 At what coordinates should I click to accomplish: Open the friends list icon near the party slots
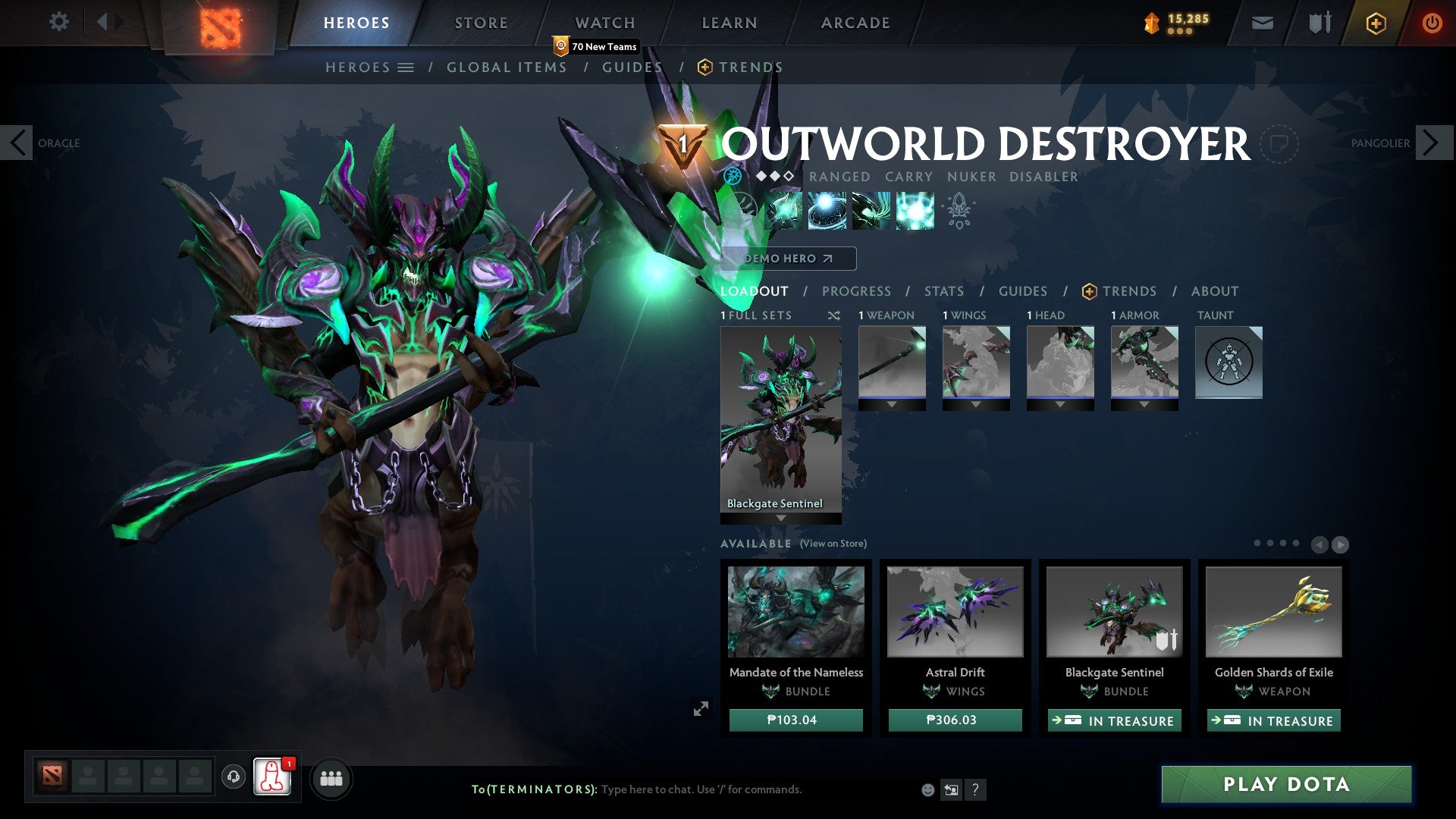point(331,778)
